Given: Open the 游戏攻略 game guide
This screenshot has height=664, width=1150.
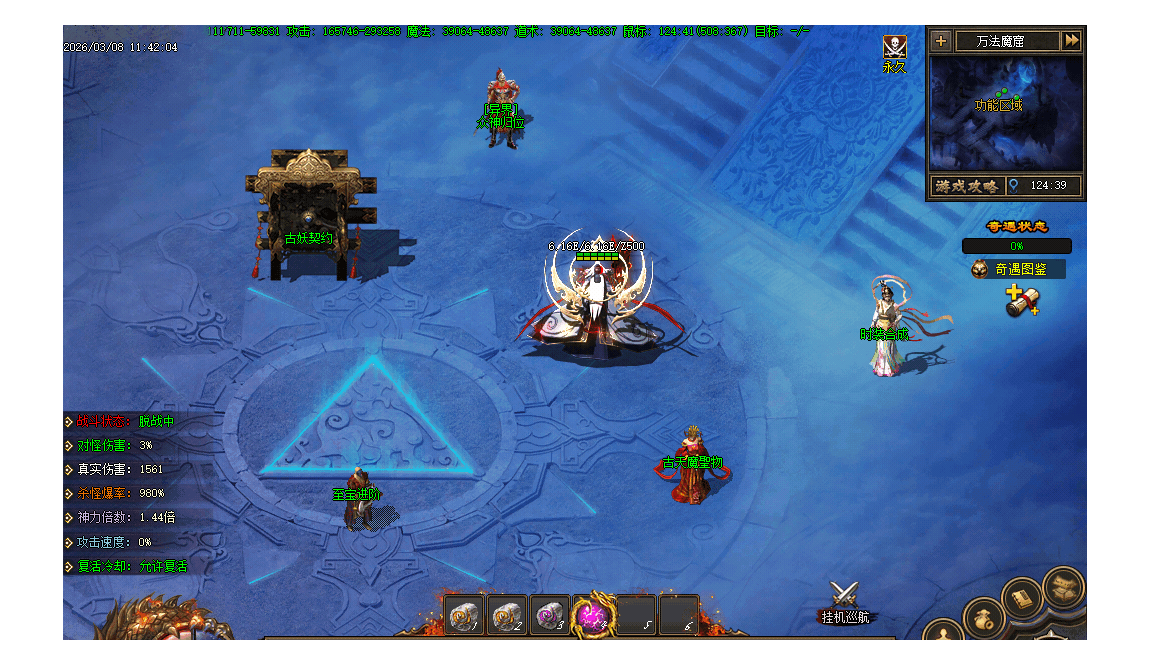Looking at the screenshot, I should click(967, 186).
